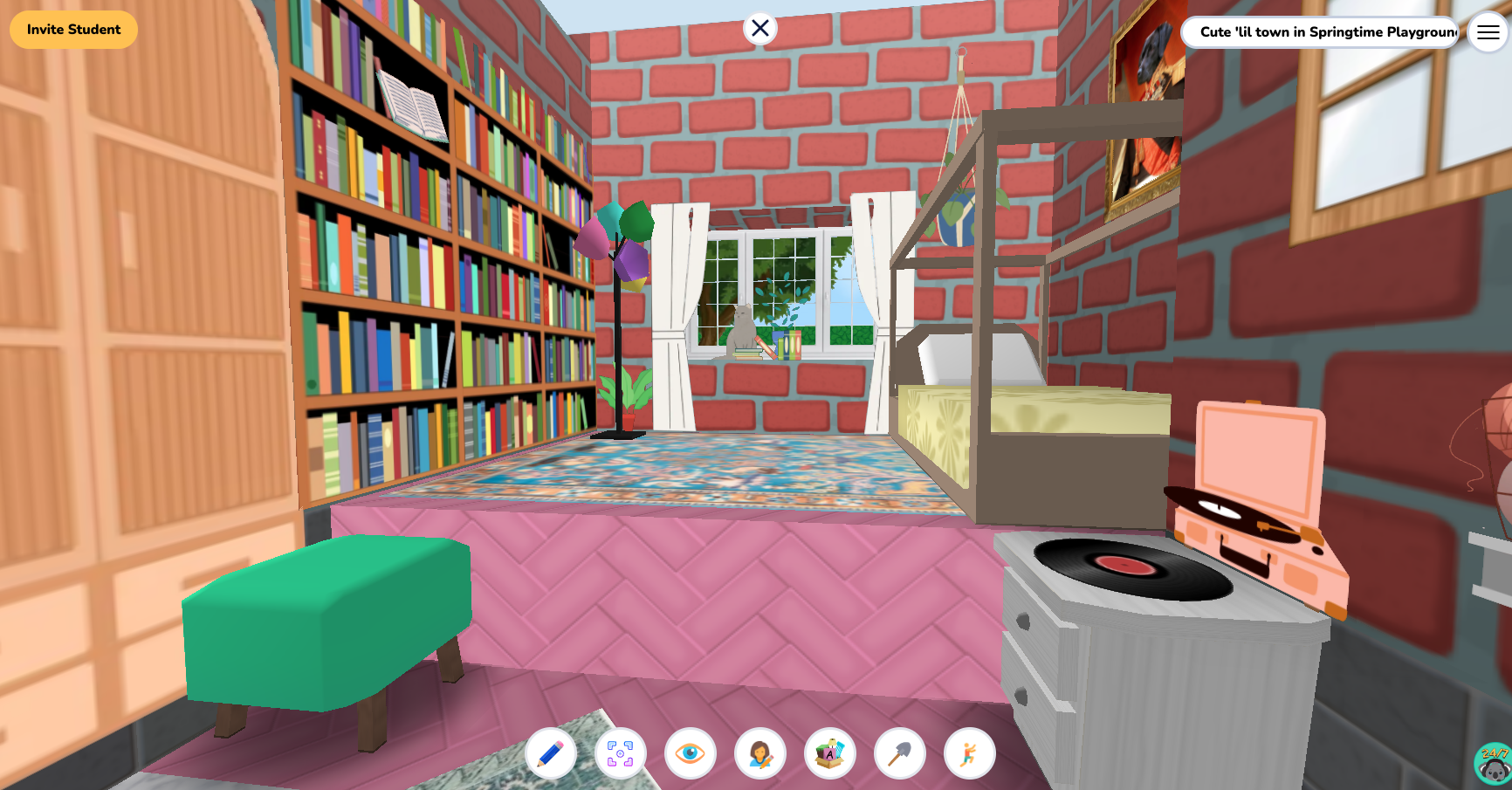Image resolution: width=1512 pixels, height=790 pixels.
Task: Click the Invite Student button
Action: (x=73, y=29)
